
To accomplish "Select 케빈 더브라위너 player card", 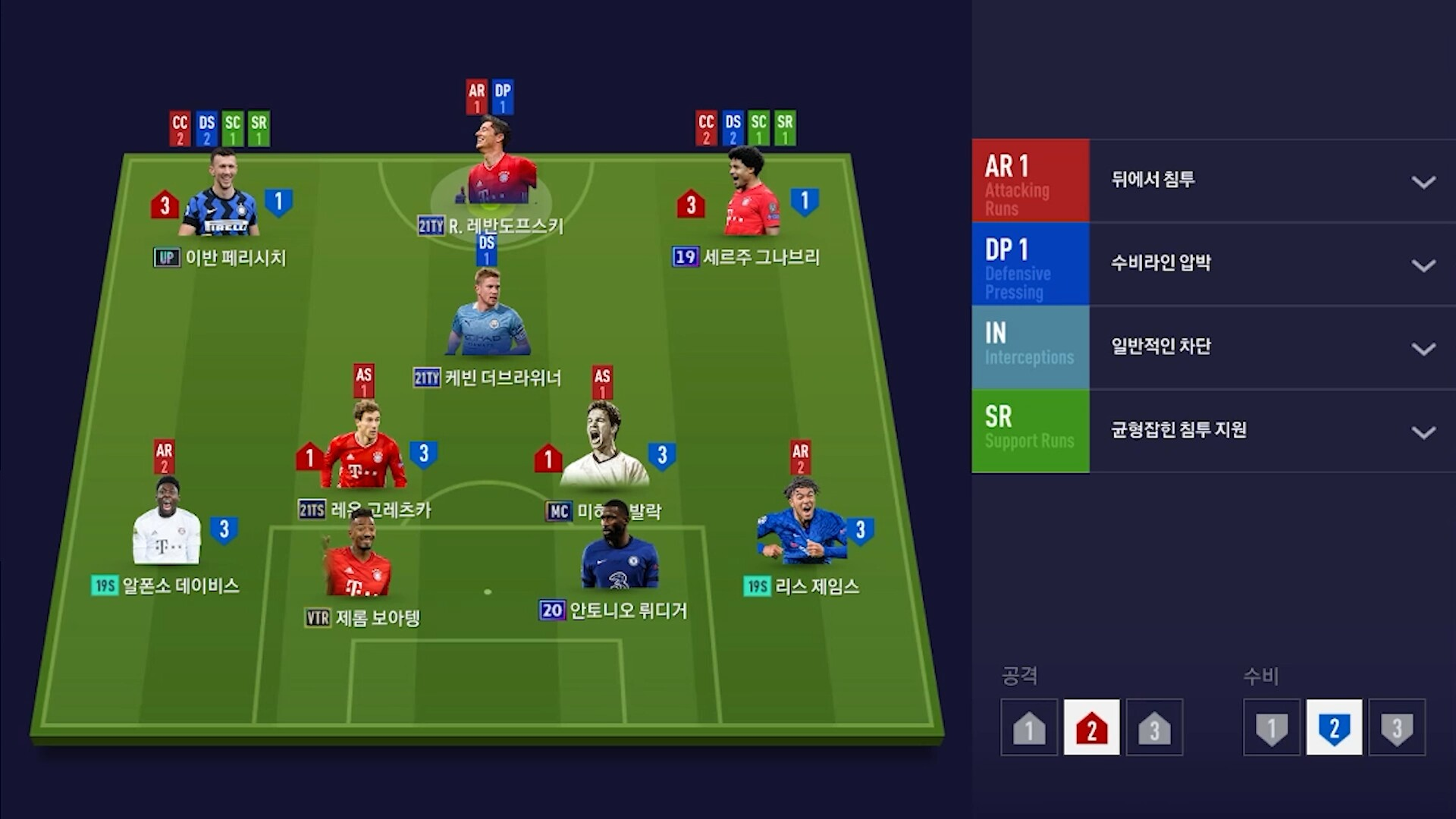I will point(489,318).
